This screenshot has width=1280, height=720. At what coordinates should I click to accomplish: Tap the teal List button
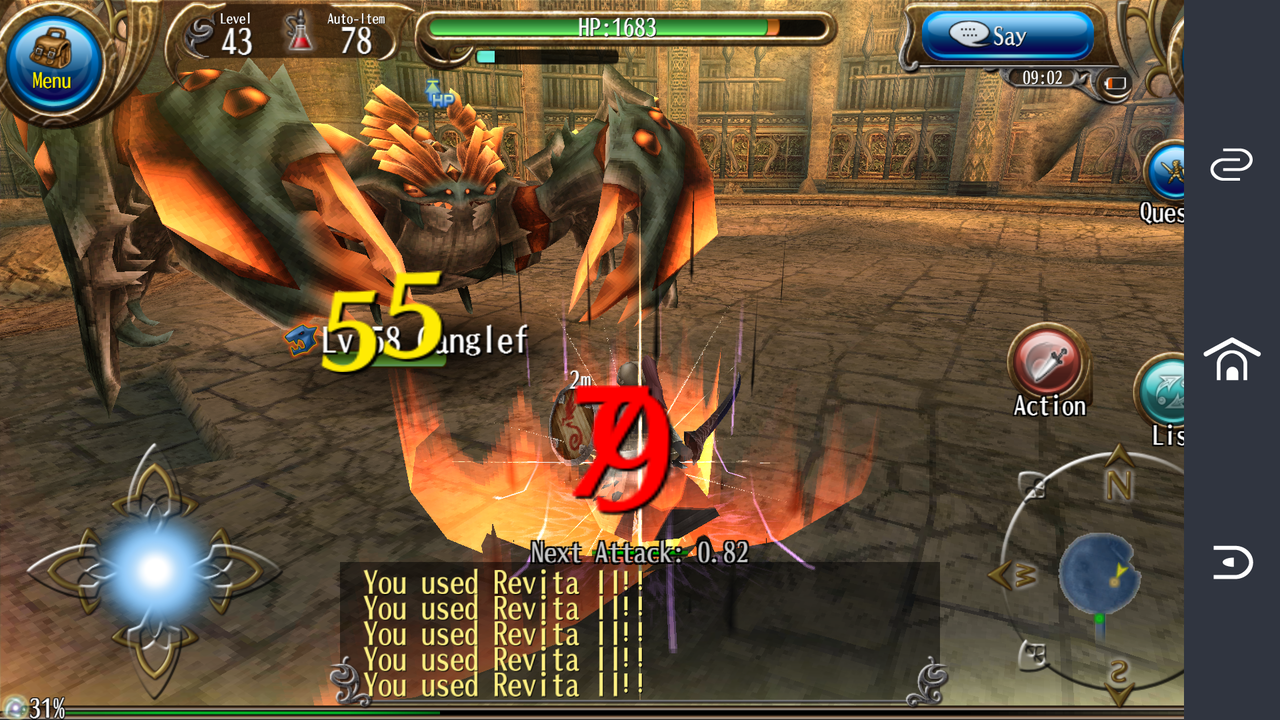point(1163,392)
